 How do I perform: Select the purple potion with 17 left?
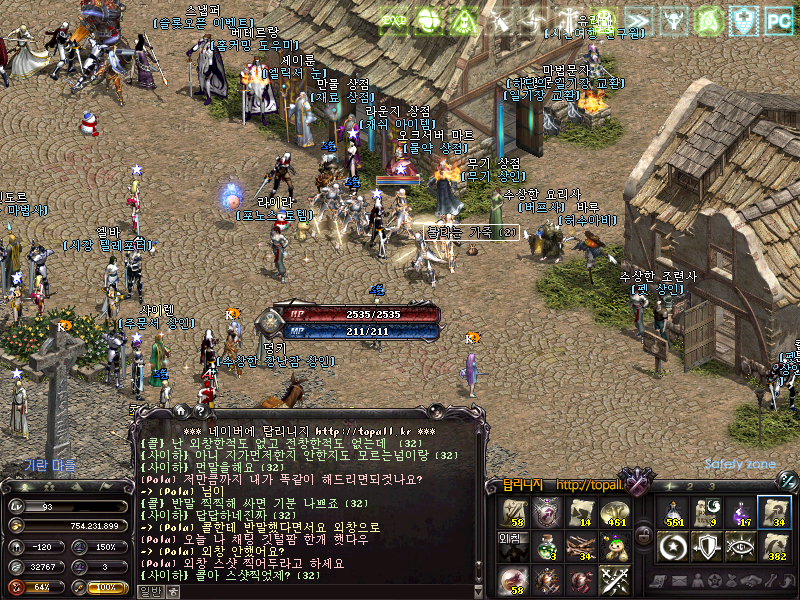[739, 511]
